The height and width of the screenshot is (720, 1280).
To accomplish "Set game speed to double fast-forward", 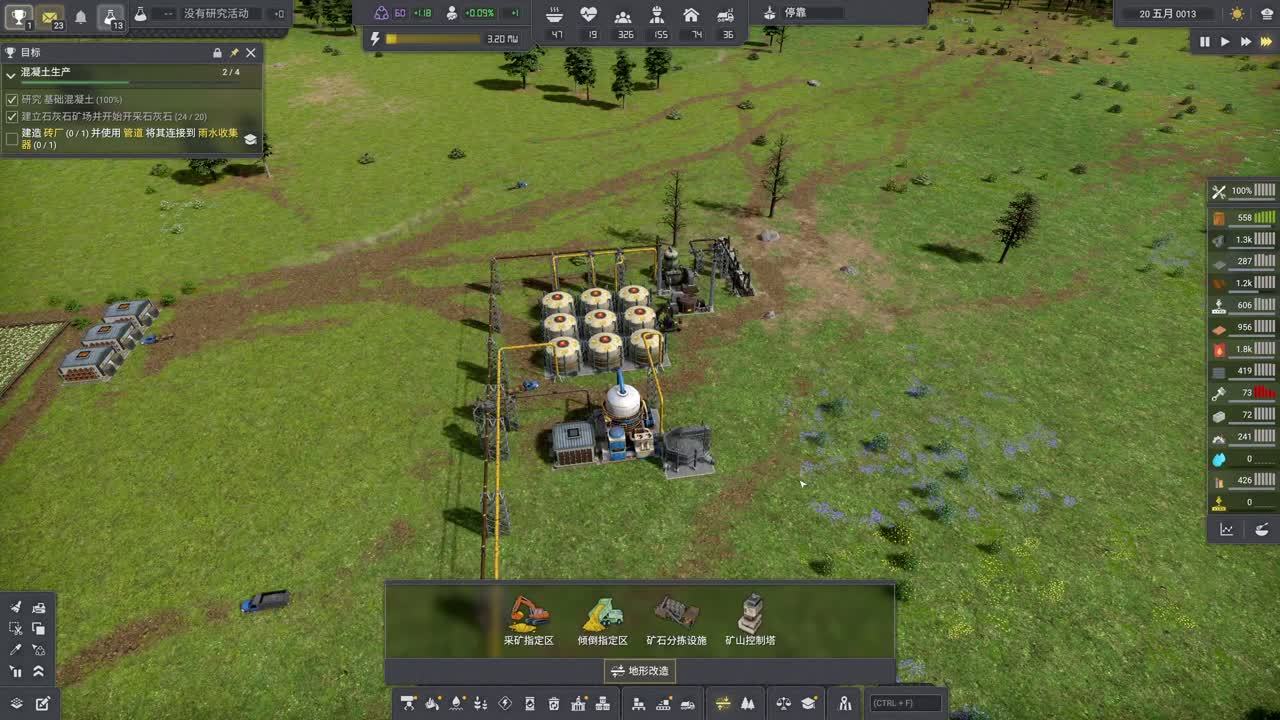I will (x=1245, y=42).
